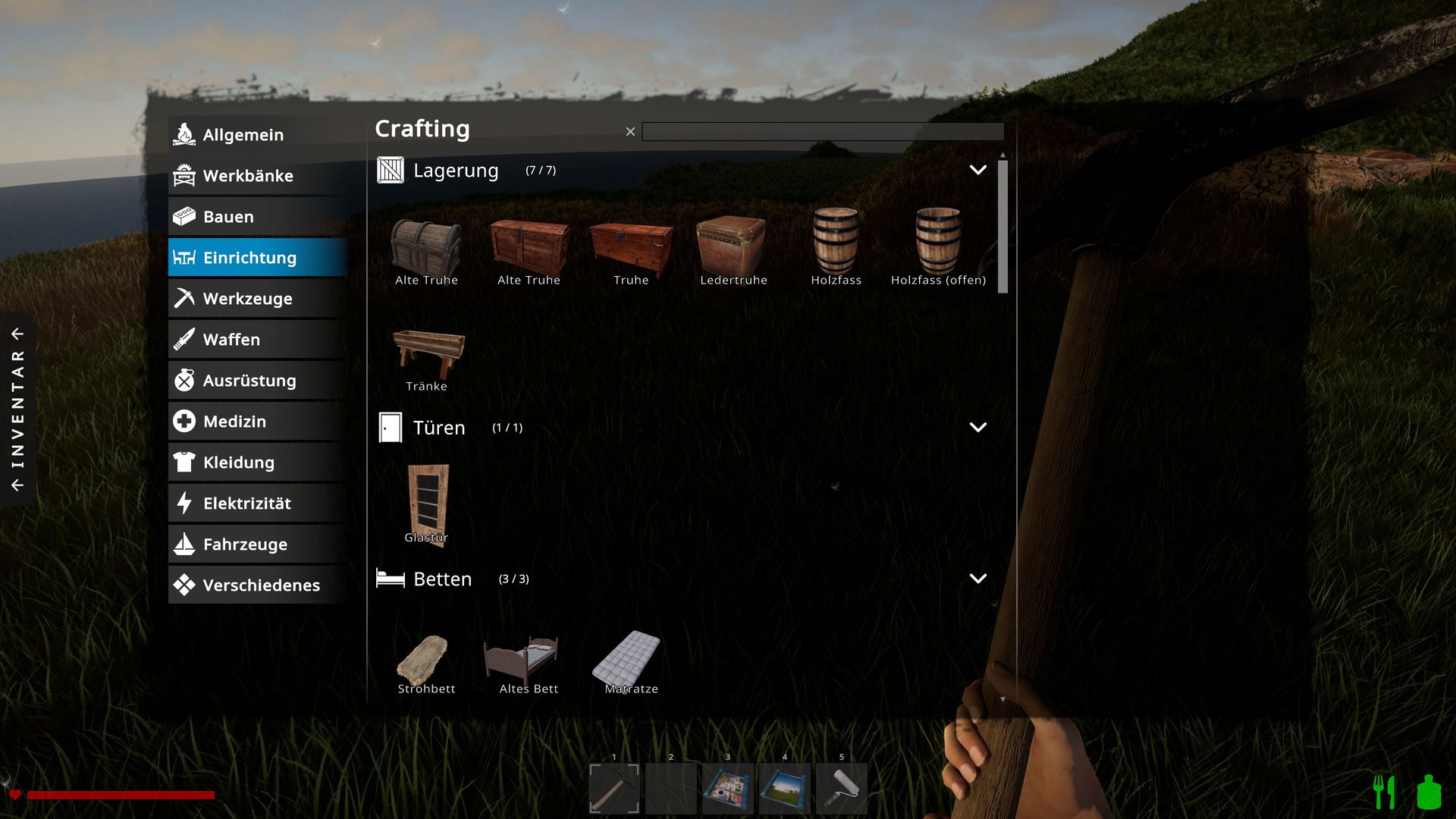Pick the Glastür recipe

[x=428, y=504]
